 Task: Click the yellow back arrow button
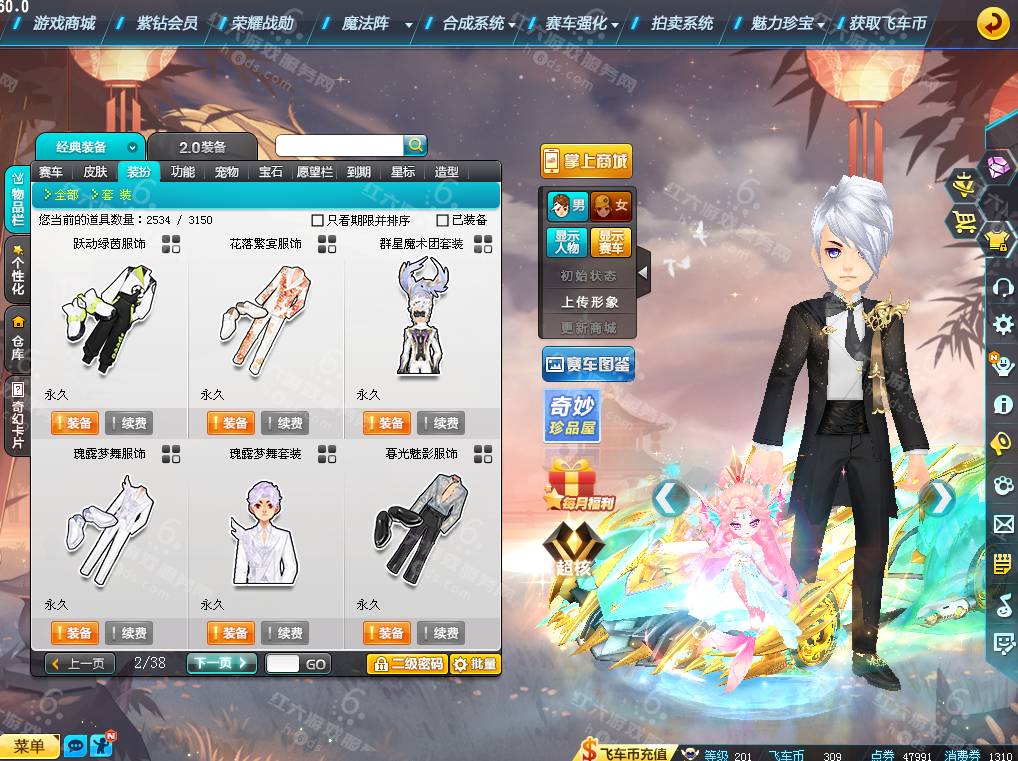[992, 22]
